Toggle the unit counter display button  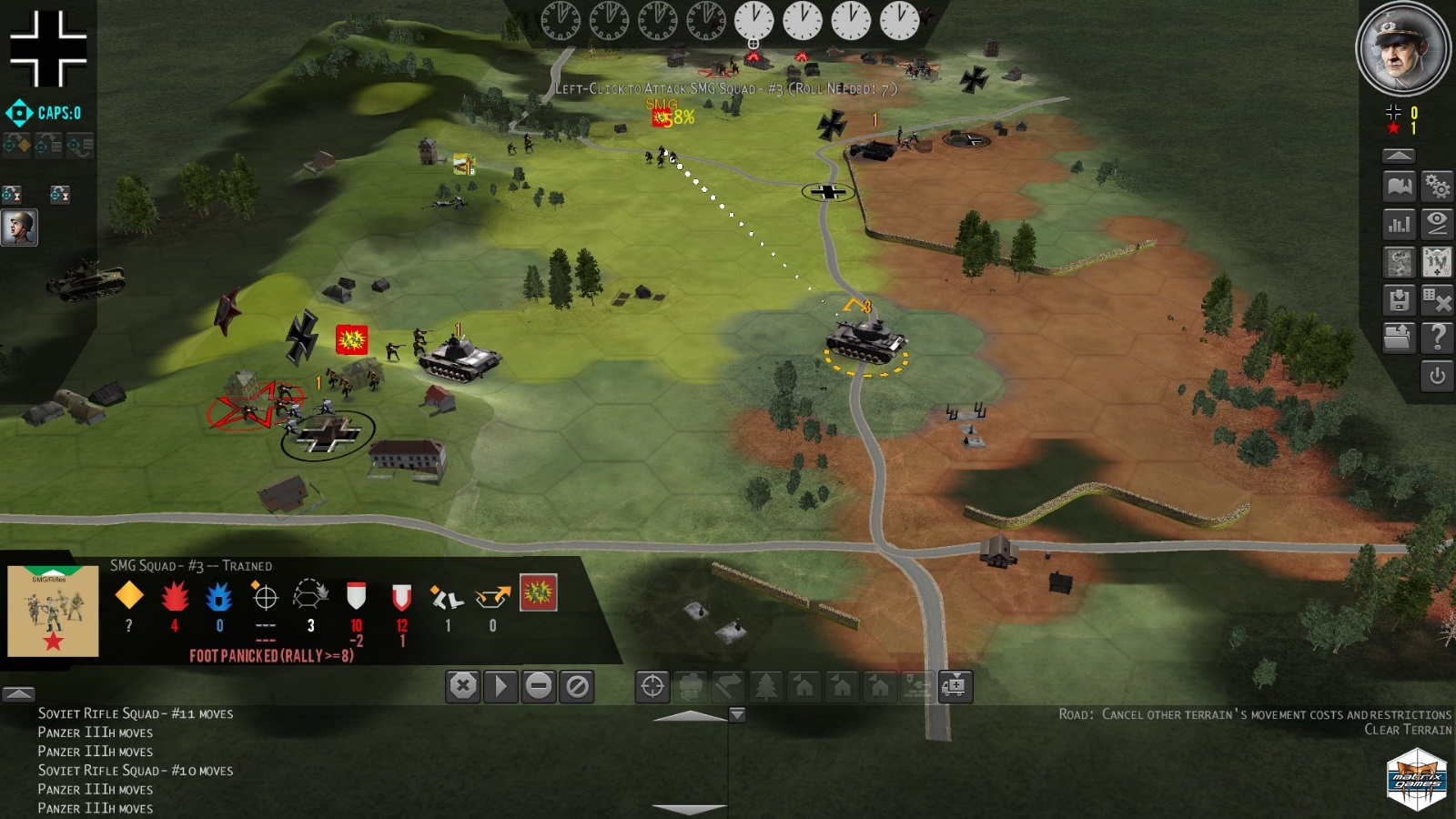pos(1438,262)
